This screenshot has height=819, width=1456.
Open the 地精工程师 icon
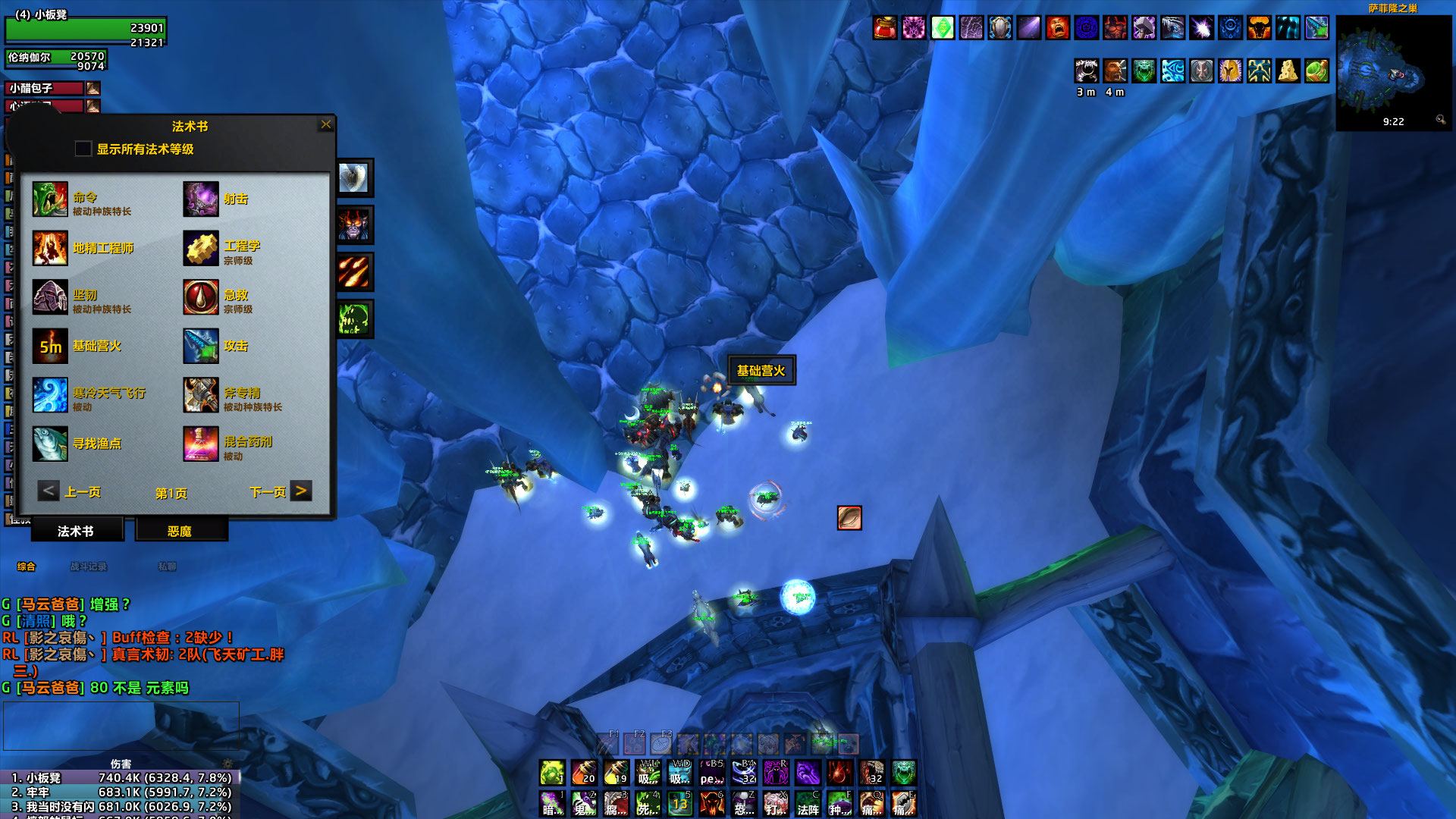[x=50, y=248]
